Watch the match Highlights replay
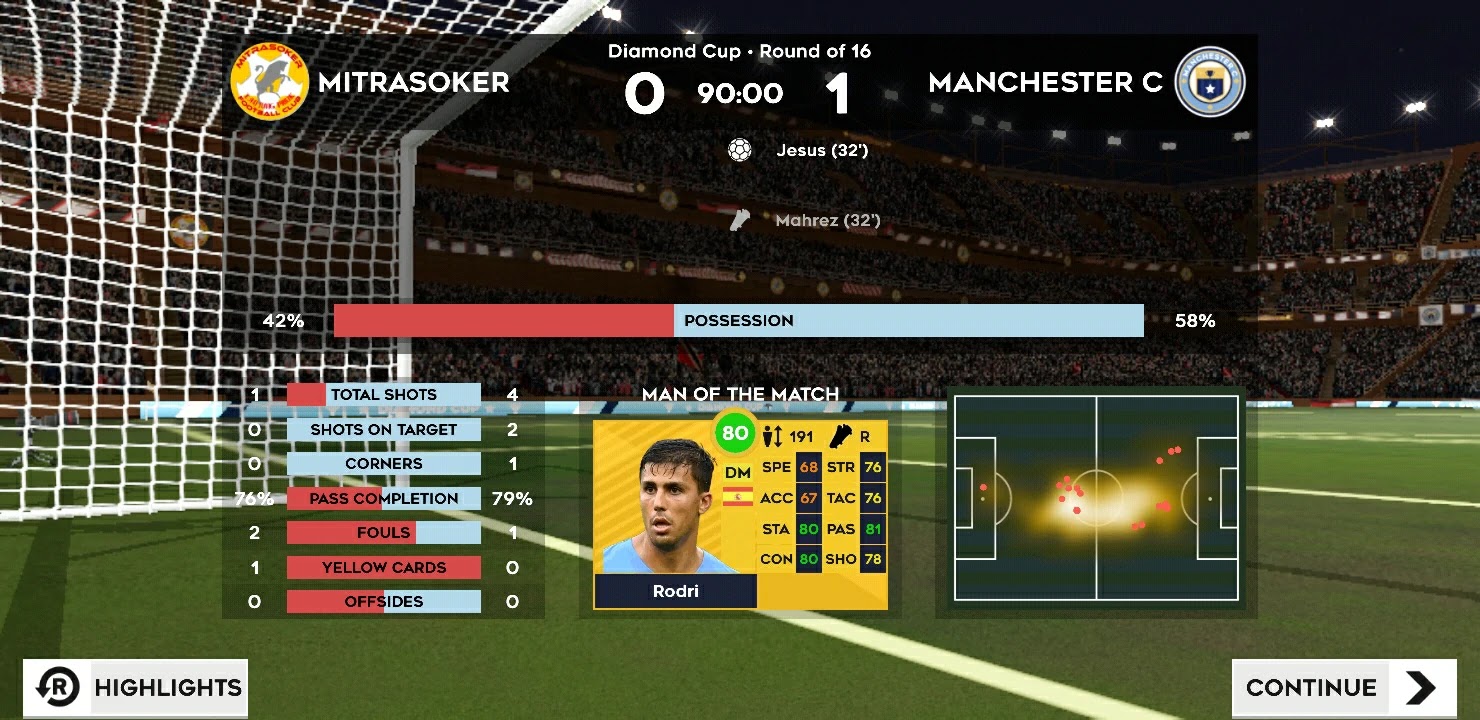The height and width of the screenshot is (720, 1480). click(x=136, y=688)
